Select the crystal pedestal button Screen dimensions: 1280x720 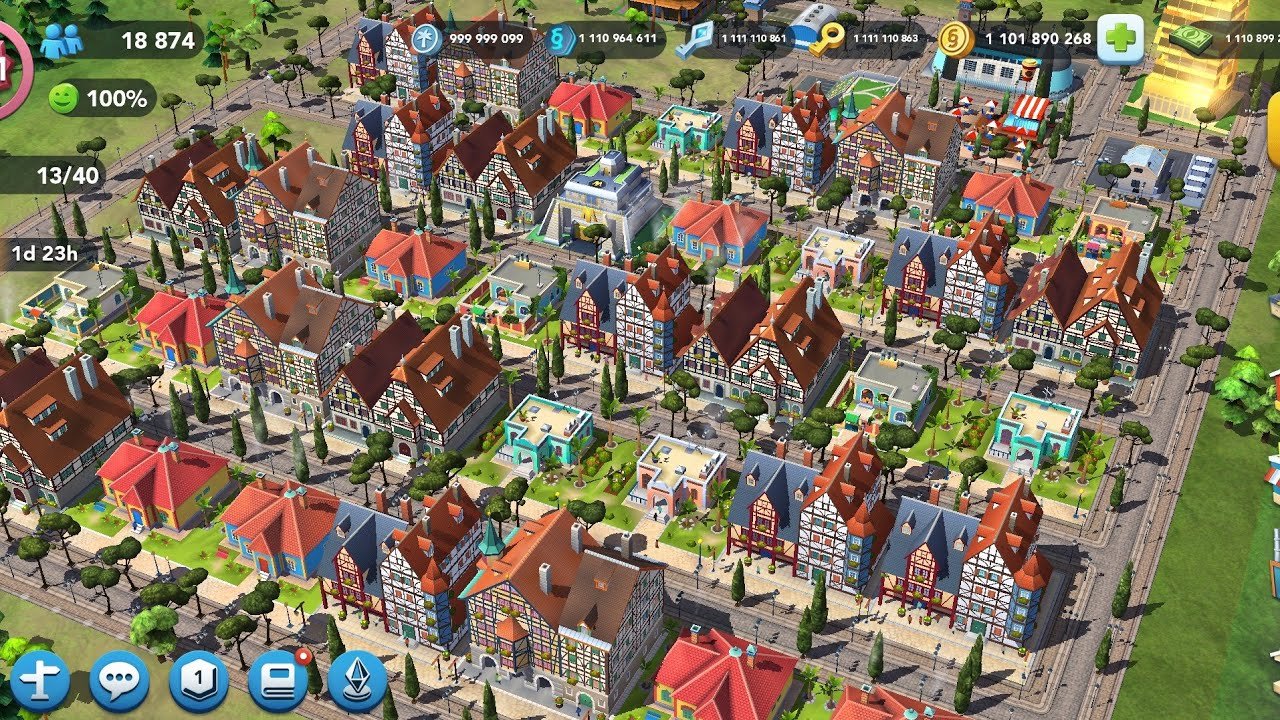click(x=357, y=682)
